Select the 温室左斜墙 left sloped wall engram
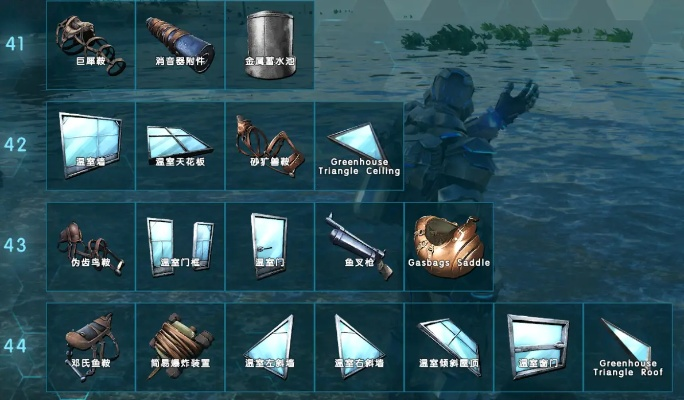The height and width of the screenshot is (400, 684). tap(269, 346)
